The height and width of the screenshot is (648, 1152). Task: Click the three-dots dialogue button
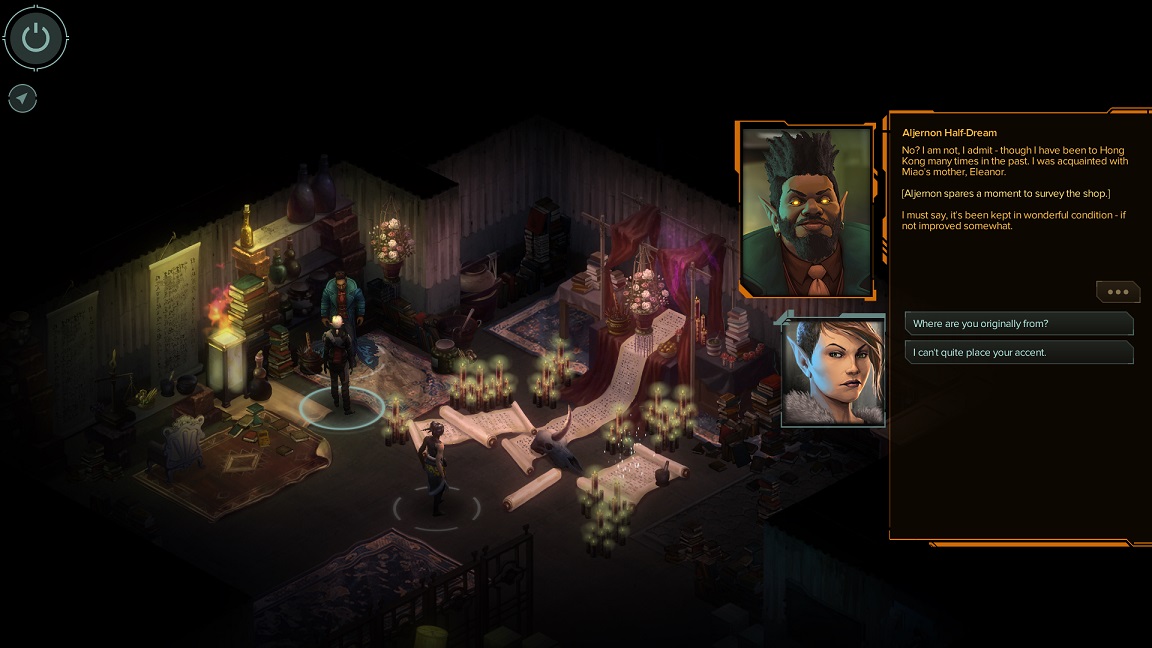pyautogui.click(x=1117, y=292)
